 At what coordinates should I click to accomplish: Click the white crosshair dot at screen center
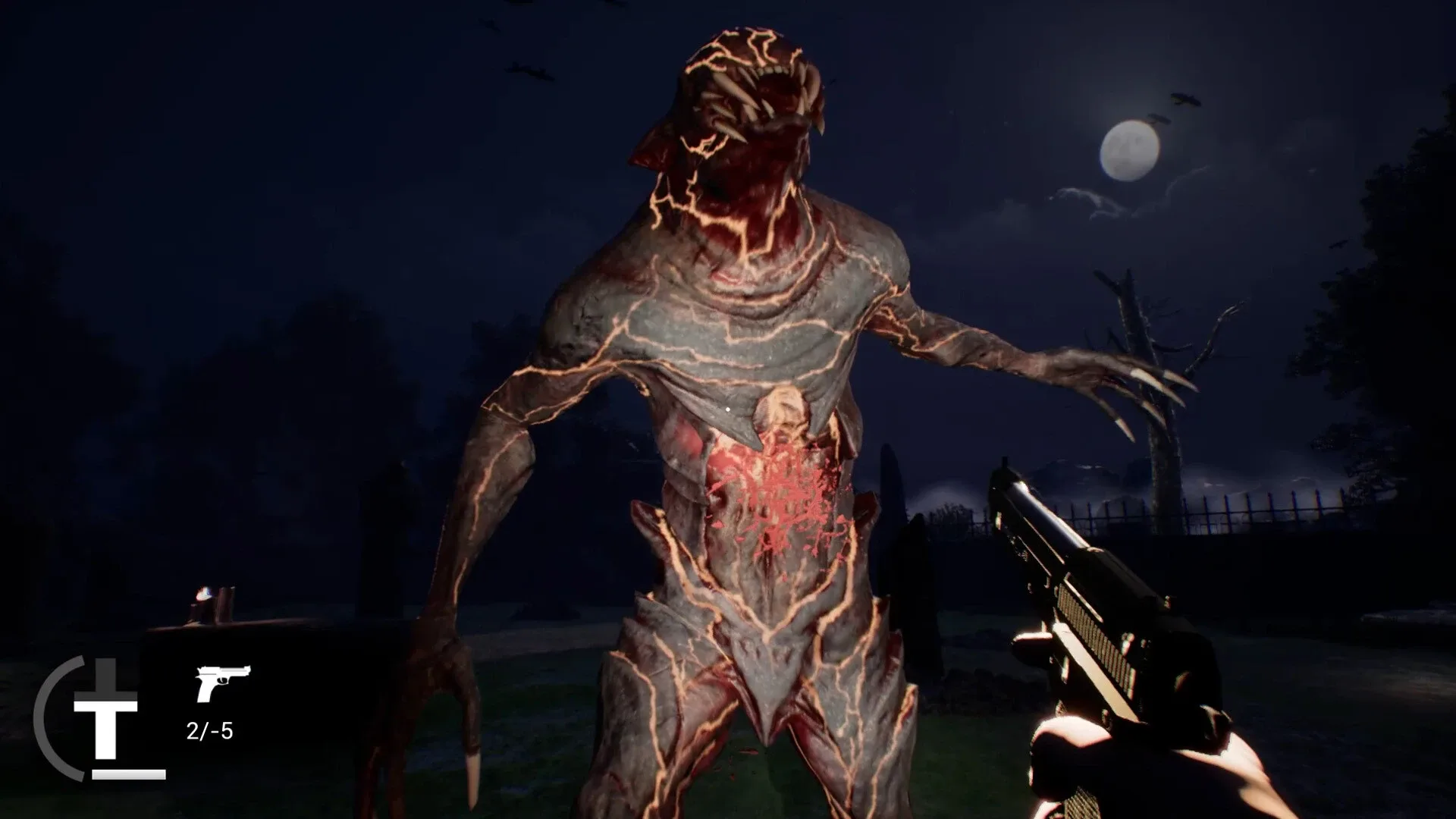[x=728, y=409]
